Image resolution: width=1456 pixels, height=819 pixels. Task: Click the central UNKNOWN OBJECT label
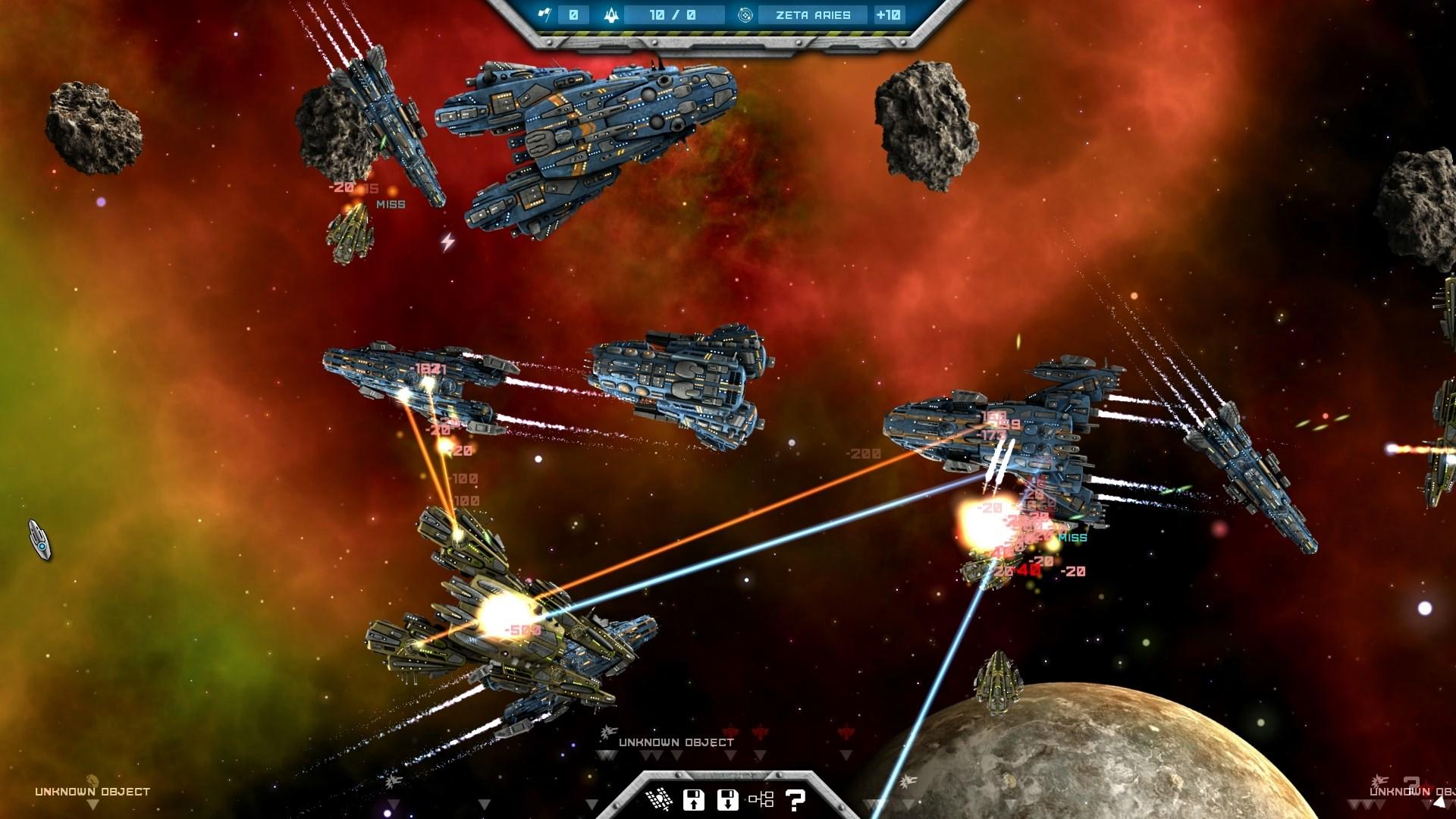676,742
